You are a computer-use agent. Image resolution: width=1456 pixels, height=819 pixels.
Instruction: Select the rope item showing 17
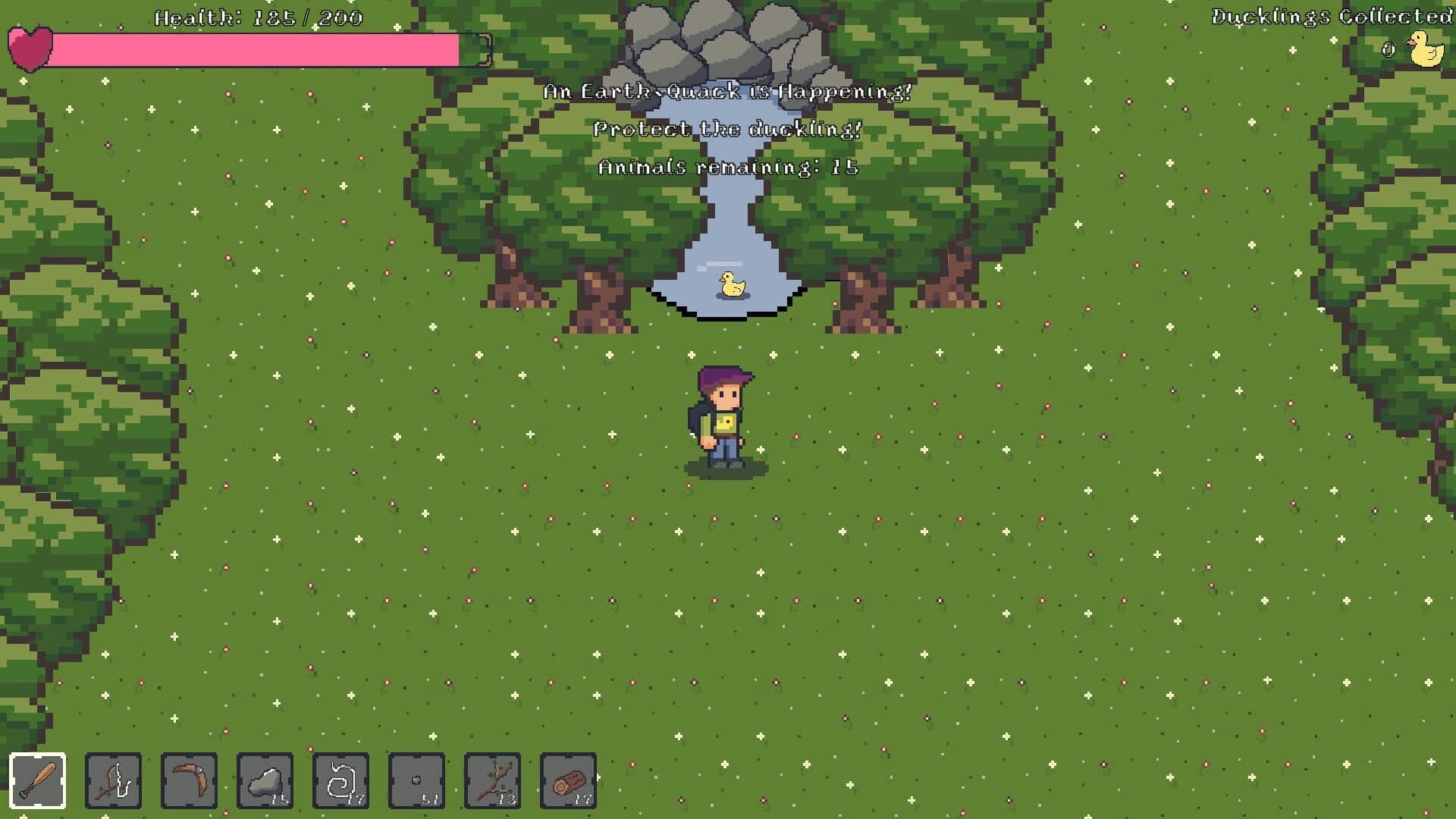click(x=340, y=781)
